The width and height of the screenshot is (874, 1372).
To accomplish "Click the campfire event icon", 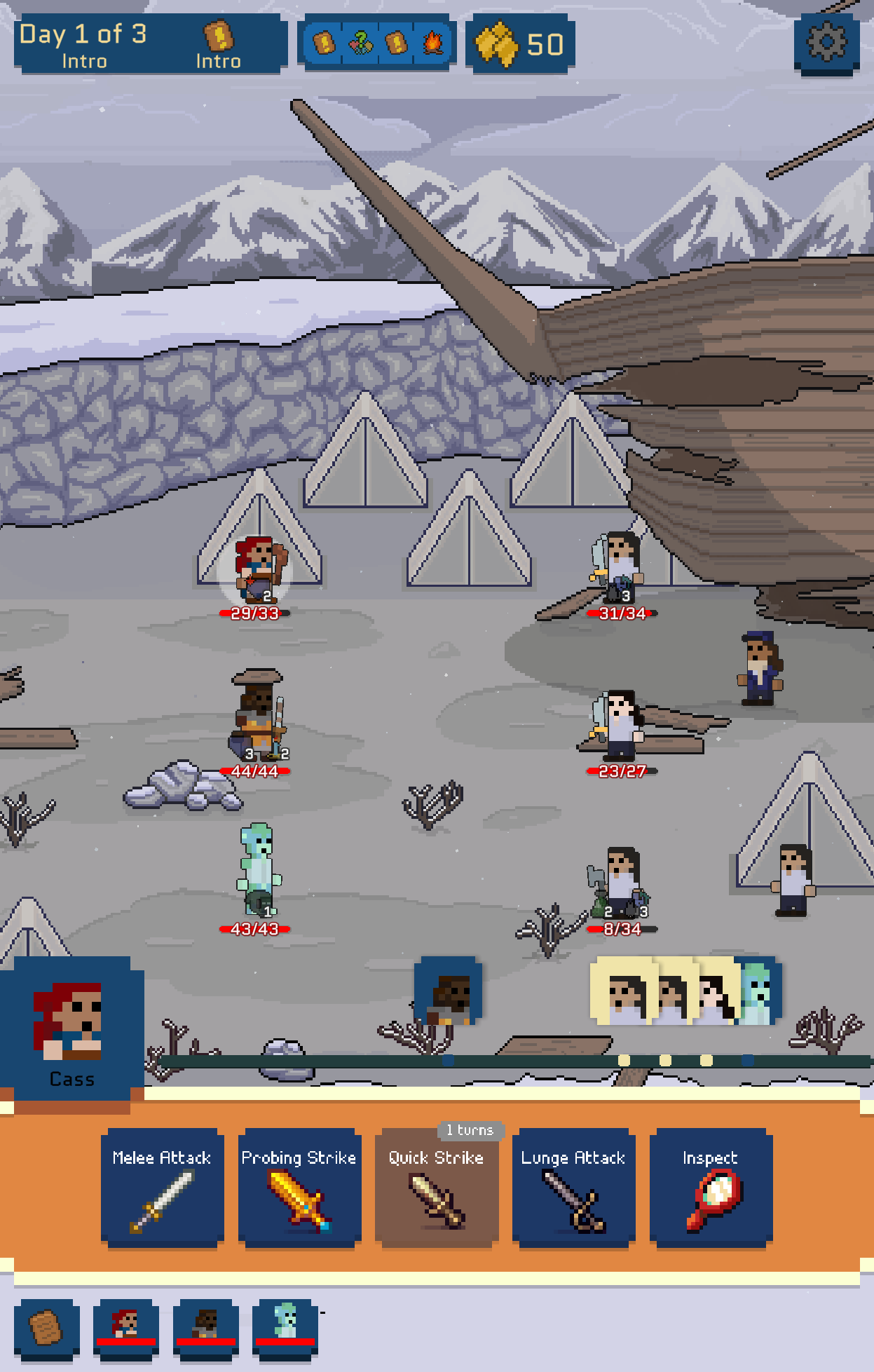I will [432, 43].
